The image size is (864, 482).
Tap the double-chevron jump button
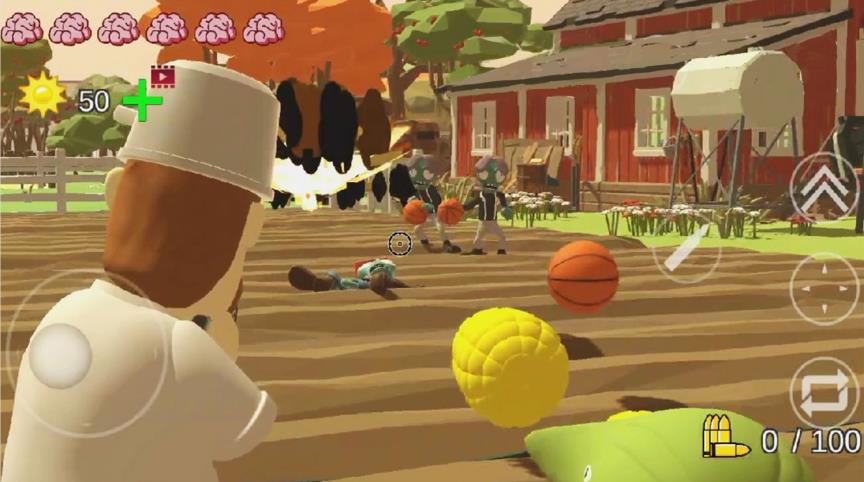(824, 186)
